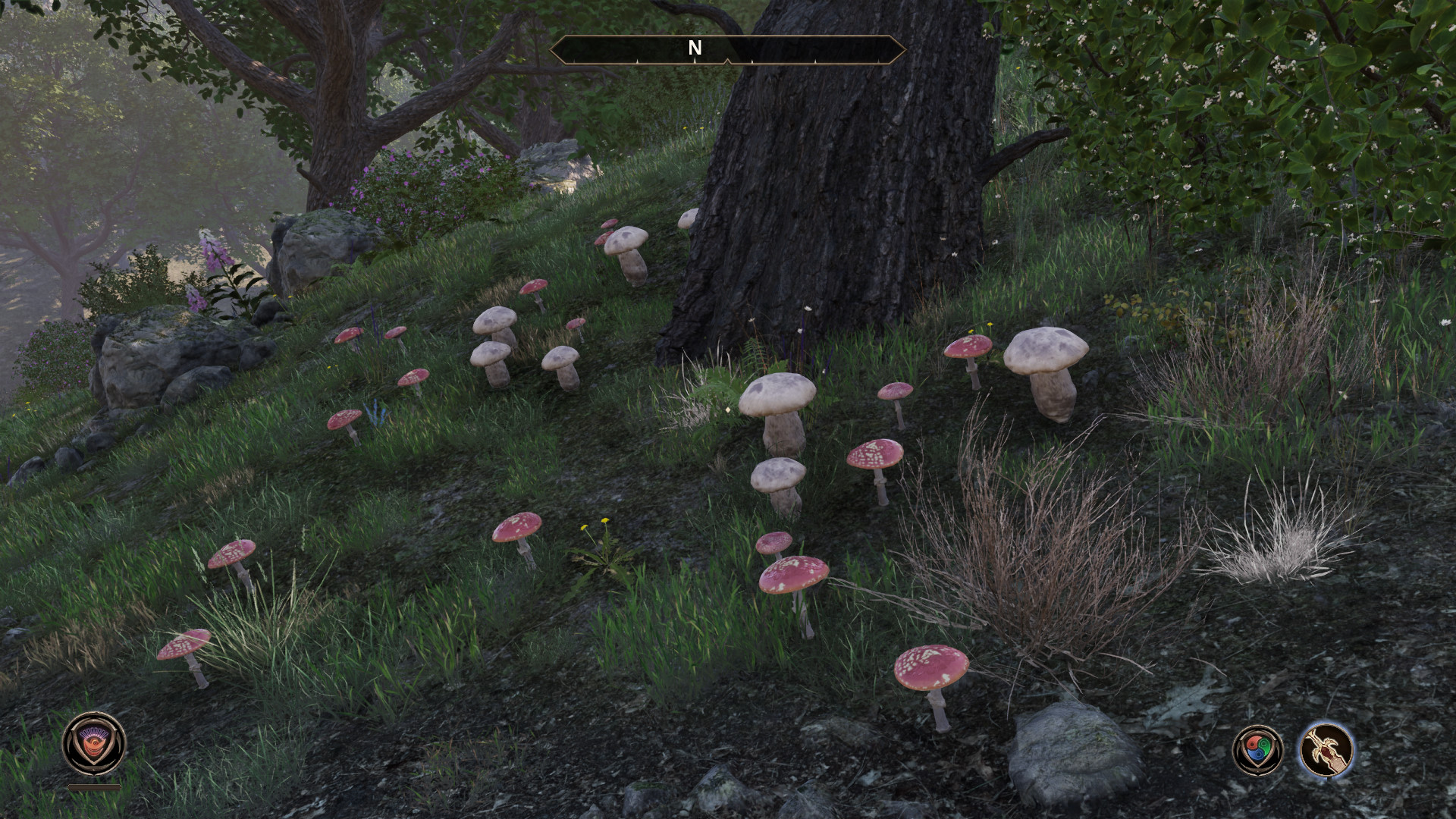
Task: Select the red, green and blue swirl spell icon
Action: (1258, 750)
